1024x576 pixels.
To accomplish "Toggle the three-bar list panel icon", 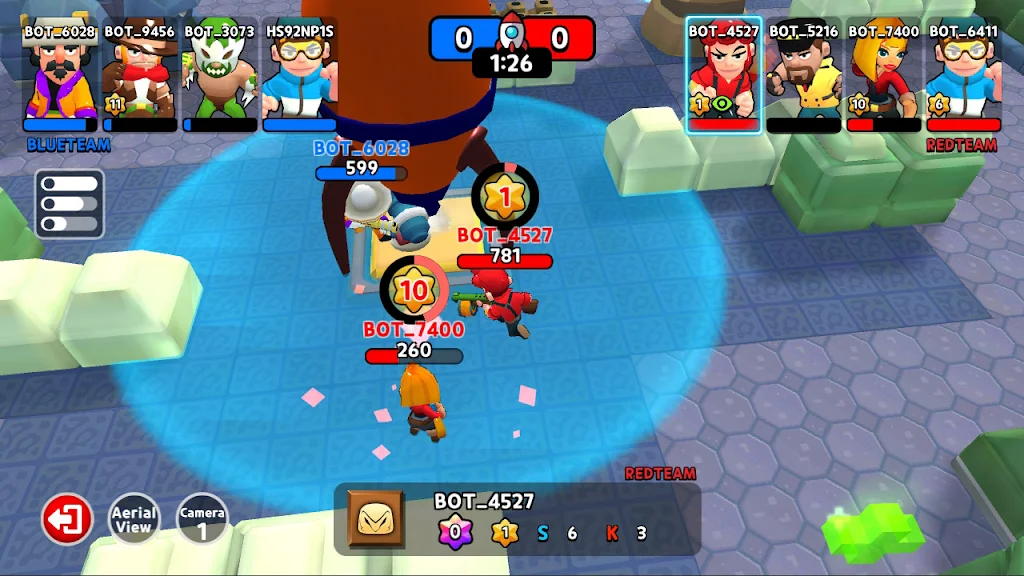I will pyautogui.click(x=69, y=204).
